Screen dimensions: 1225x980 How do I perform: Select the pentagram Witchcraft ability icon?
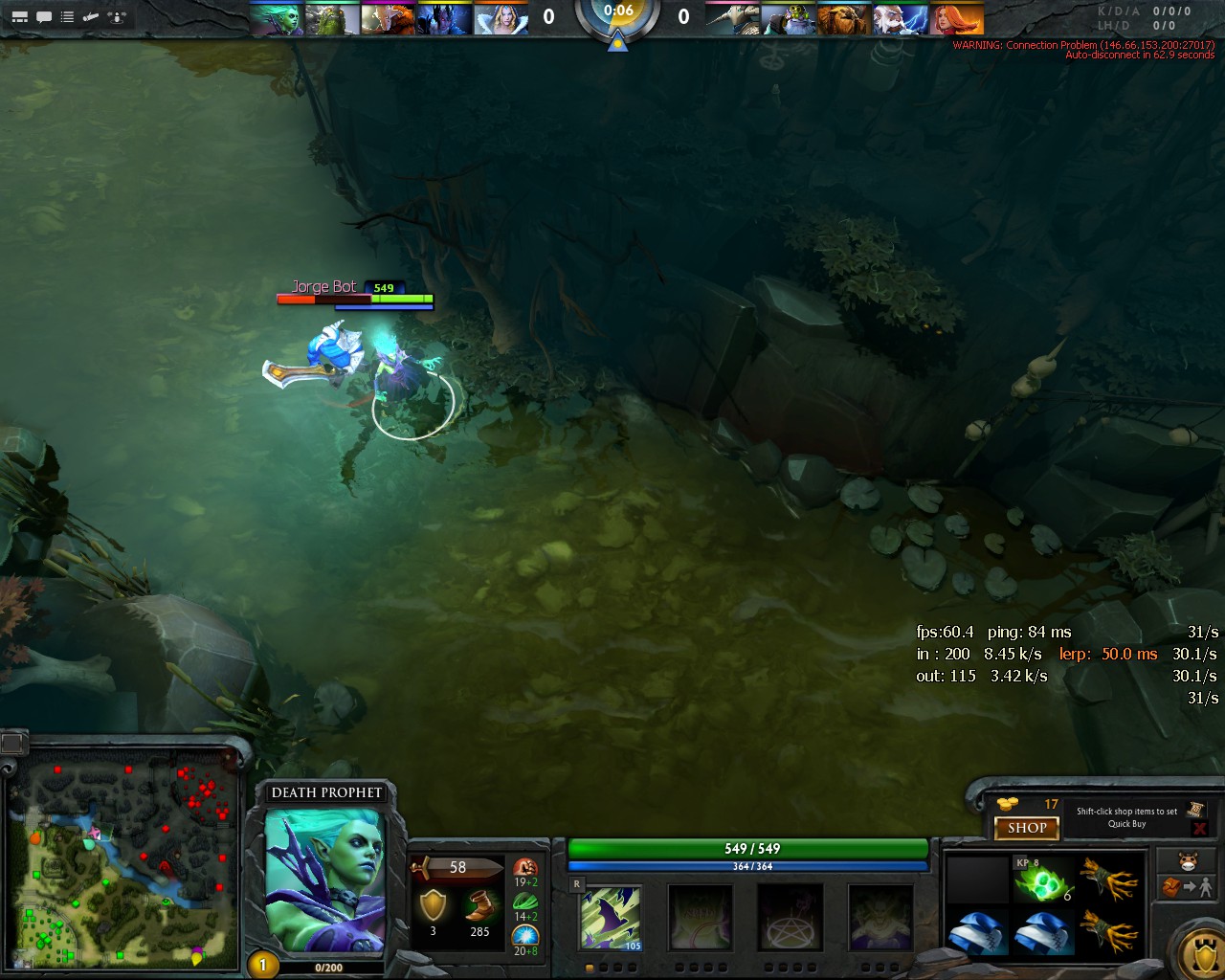[790, 918]
